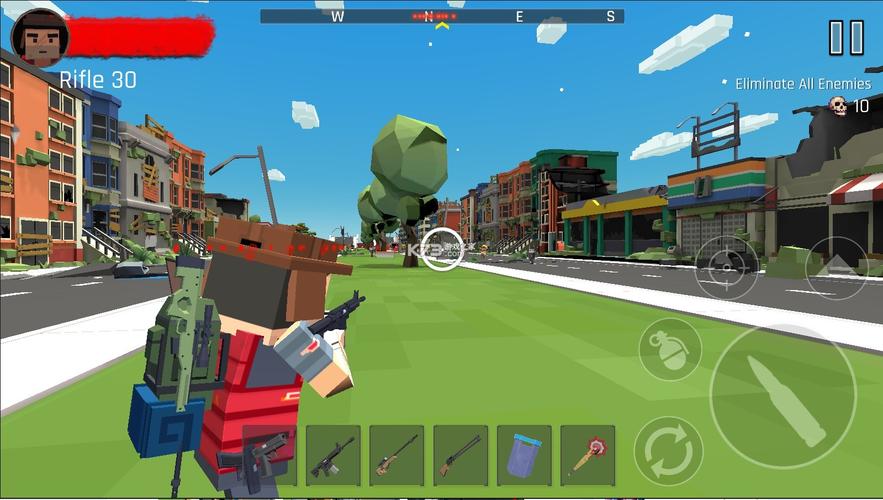Click the player portrait avatar
This screenshot has height=500, width=883.
[40, 38]
